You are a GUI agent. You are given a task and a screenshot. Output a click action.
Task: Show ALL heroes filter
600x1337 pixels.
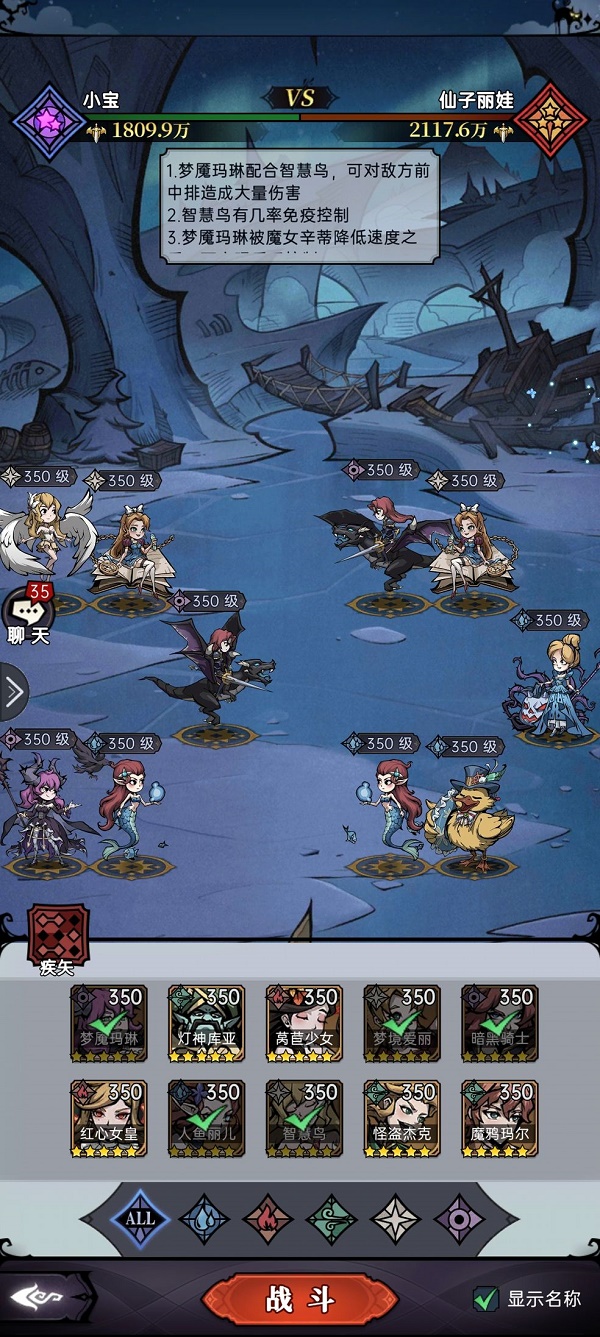click(x=140, y=1218)
